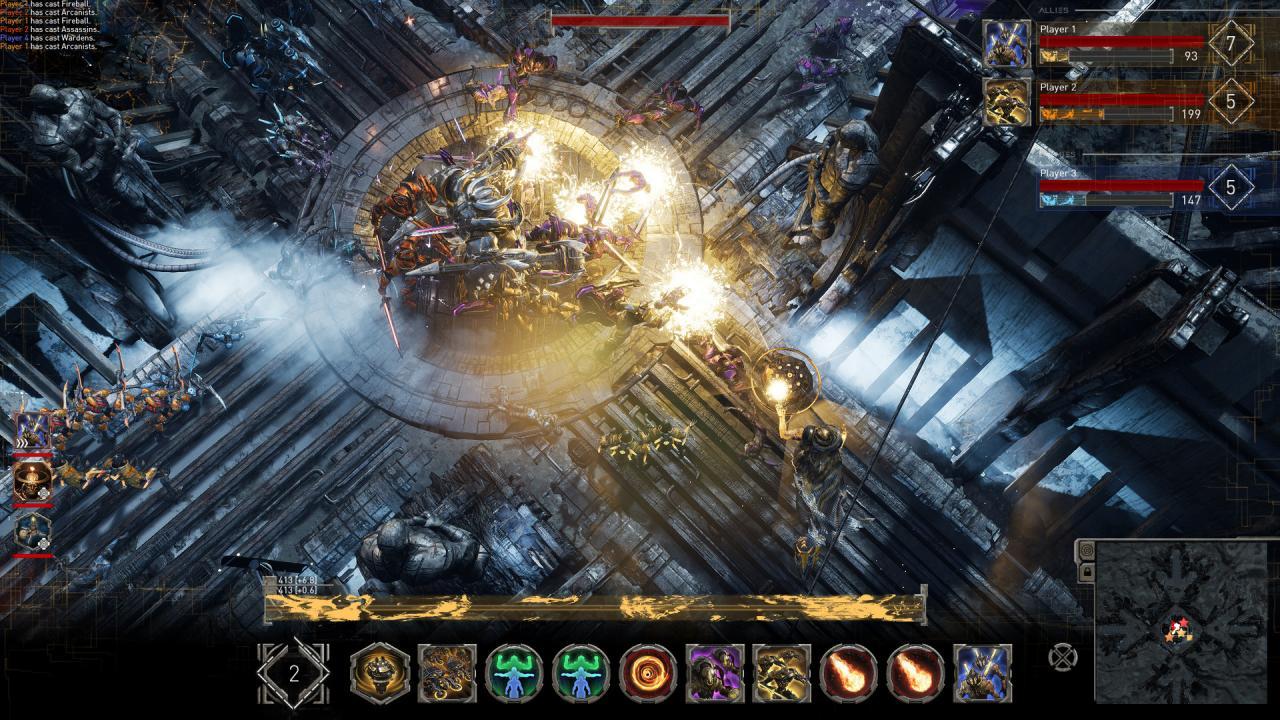Click the star cluster on the minimap
The height and width of the screenshot is (720, 1280).
pos(1177,628)
